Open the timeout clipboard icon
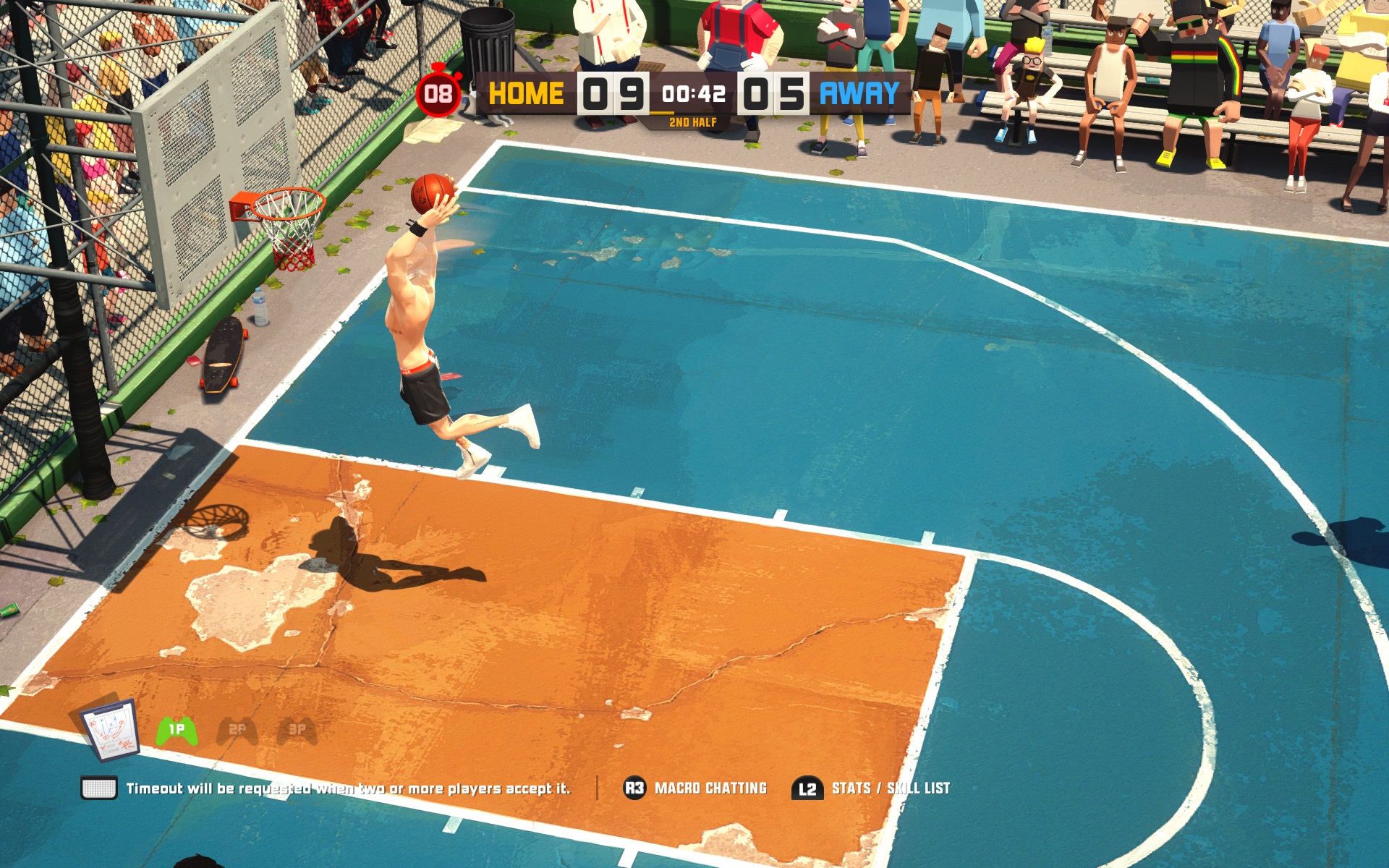Viewport: 1389px width, 868px height. pyautogui.click(x=110, y=731)
